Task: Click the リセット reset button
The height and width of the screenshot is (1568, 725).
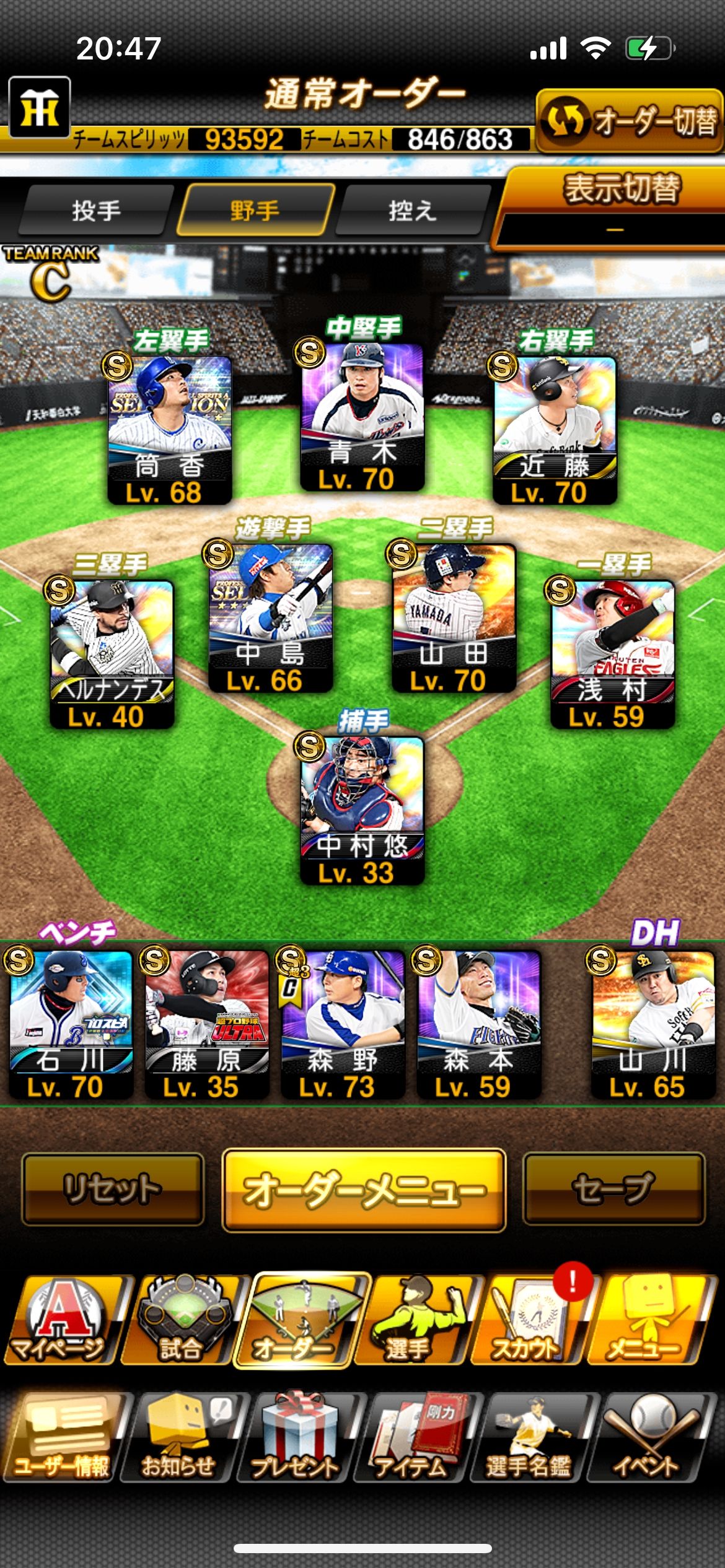Action: 113,1189
